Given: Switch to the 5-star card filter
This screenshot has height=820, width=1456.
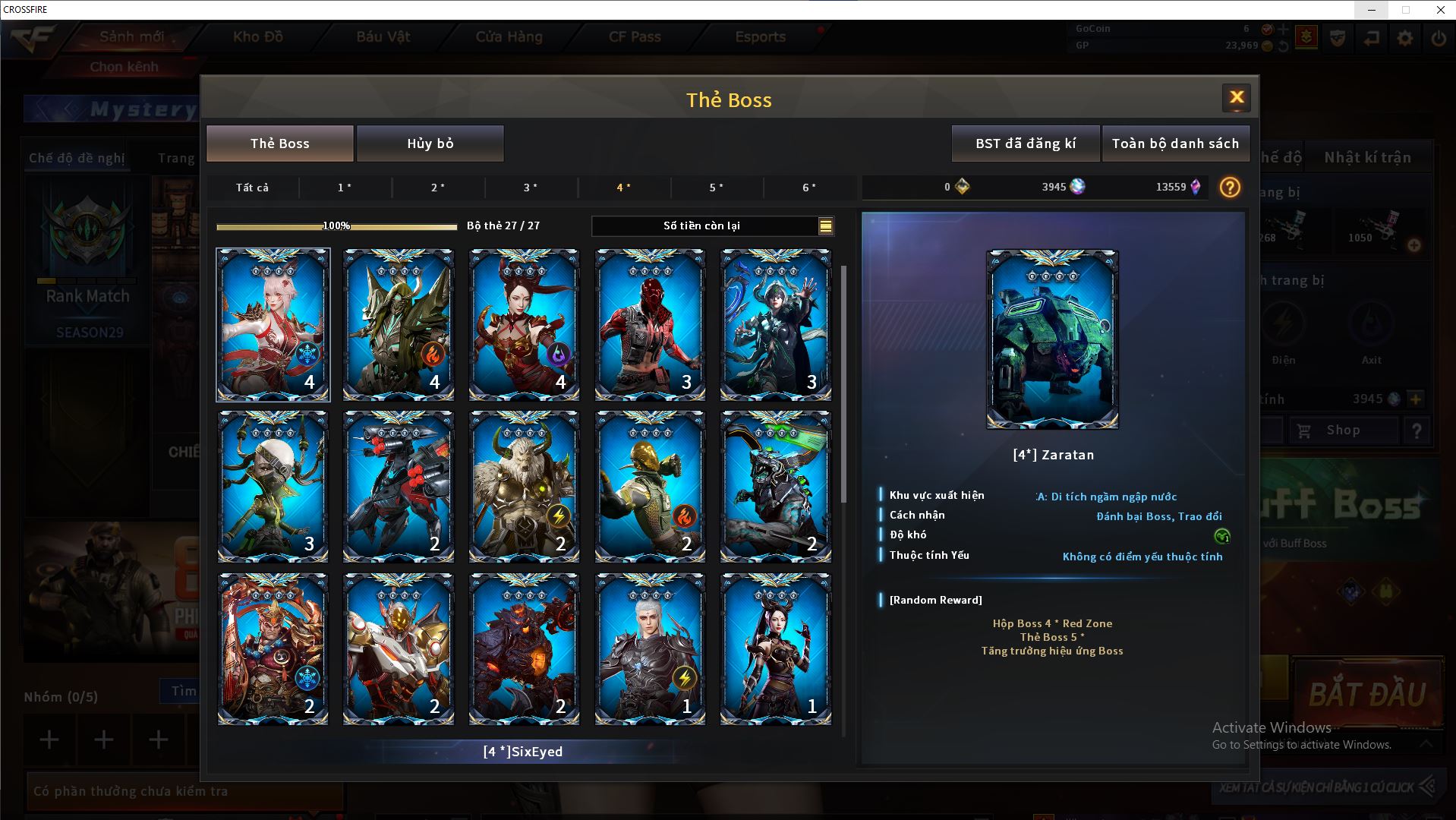Looking at the screenshot, I should click(716, 188).
